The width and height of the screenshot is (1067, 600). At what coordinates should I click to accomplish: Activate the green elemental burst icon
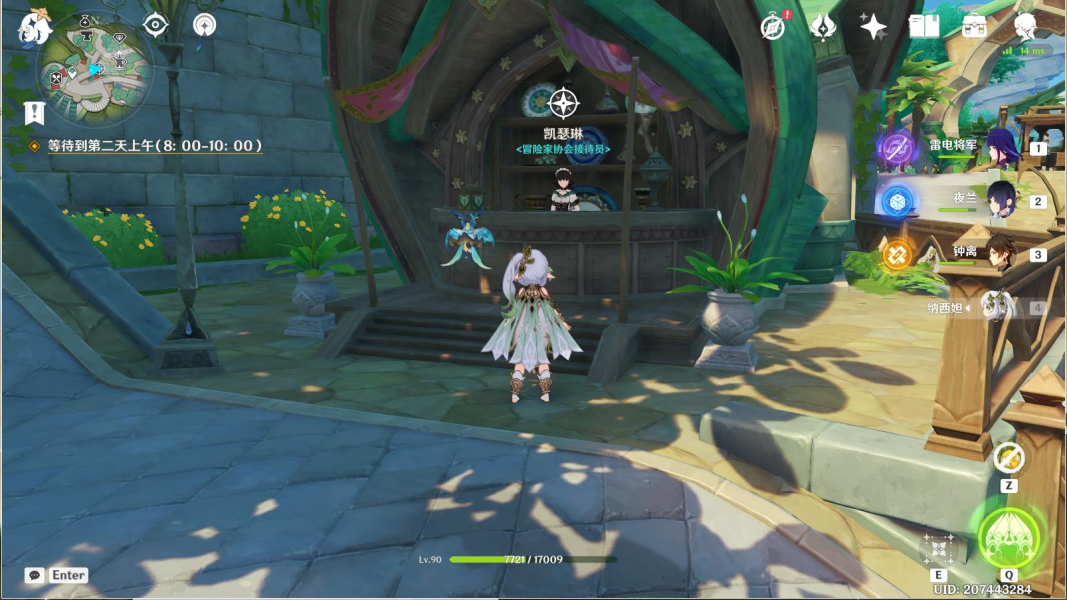pyautogui.click(x=1008, y=539)
